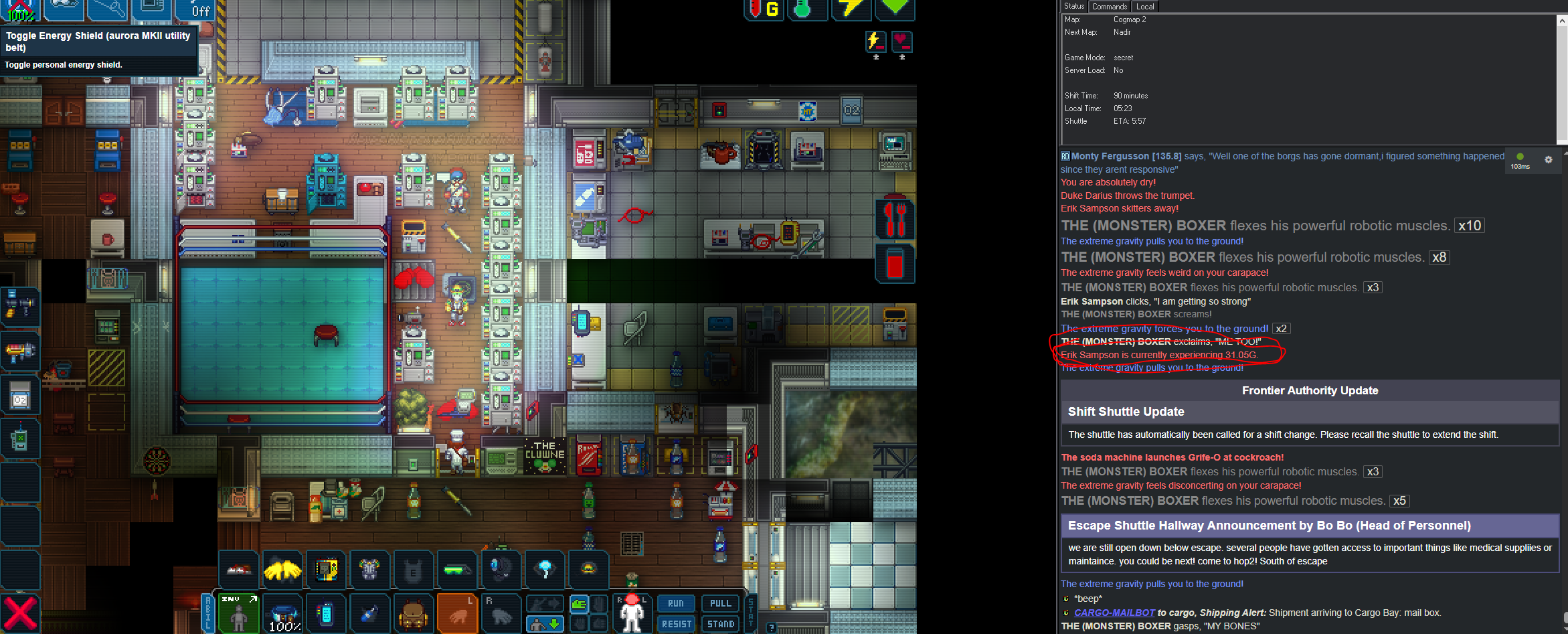Open the INV inventory panel
The height and width of the screenshot is (634, 1568).
coord(239,613)
